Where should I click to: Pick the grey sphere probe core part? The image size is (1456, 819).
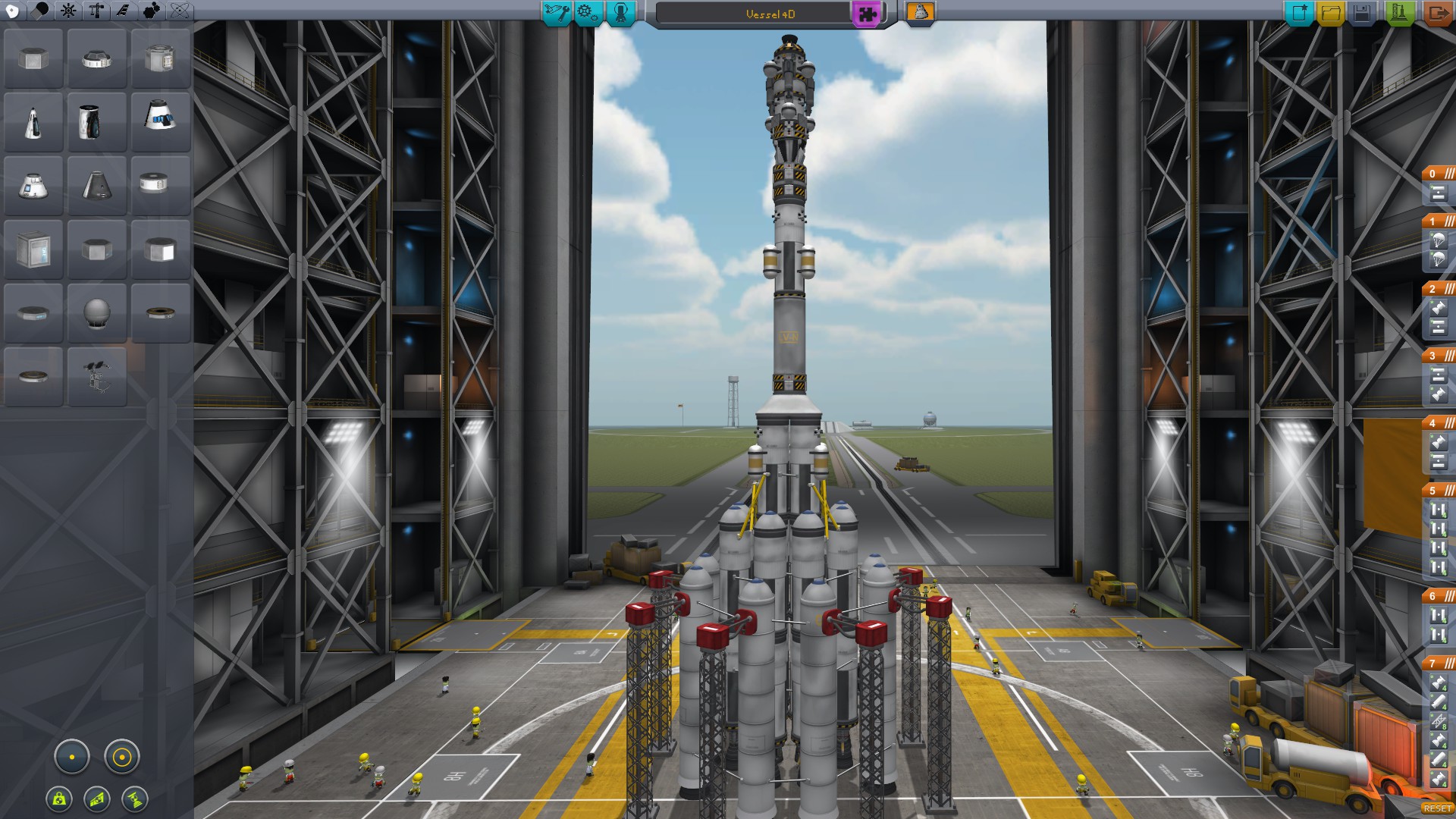97,312
